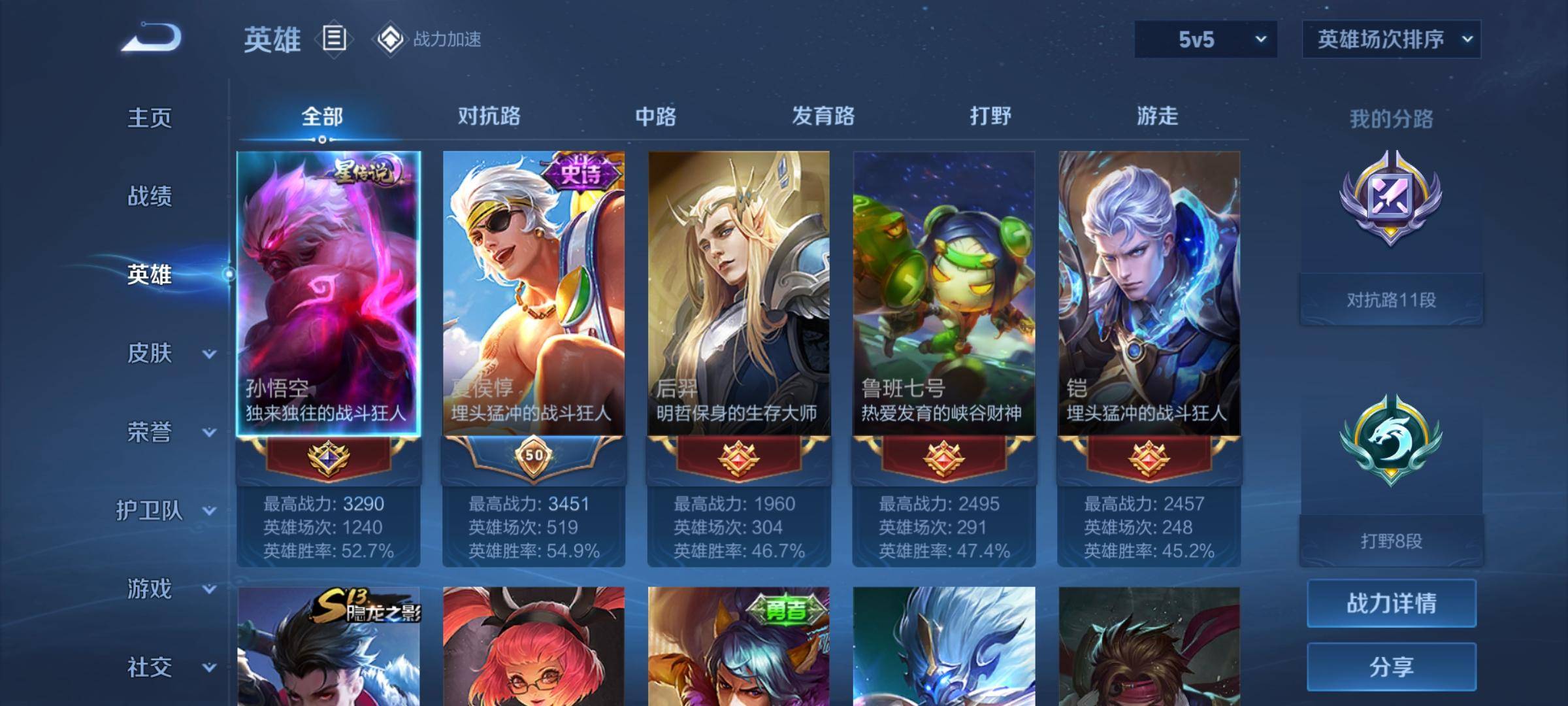Screen dimensions: 1568x706
Task: Select the 夏侯惇 hero card
Action: coord(533,294)
